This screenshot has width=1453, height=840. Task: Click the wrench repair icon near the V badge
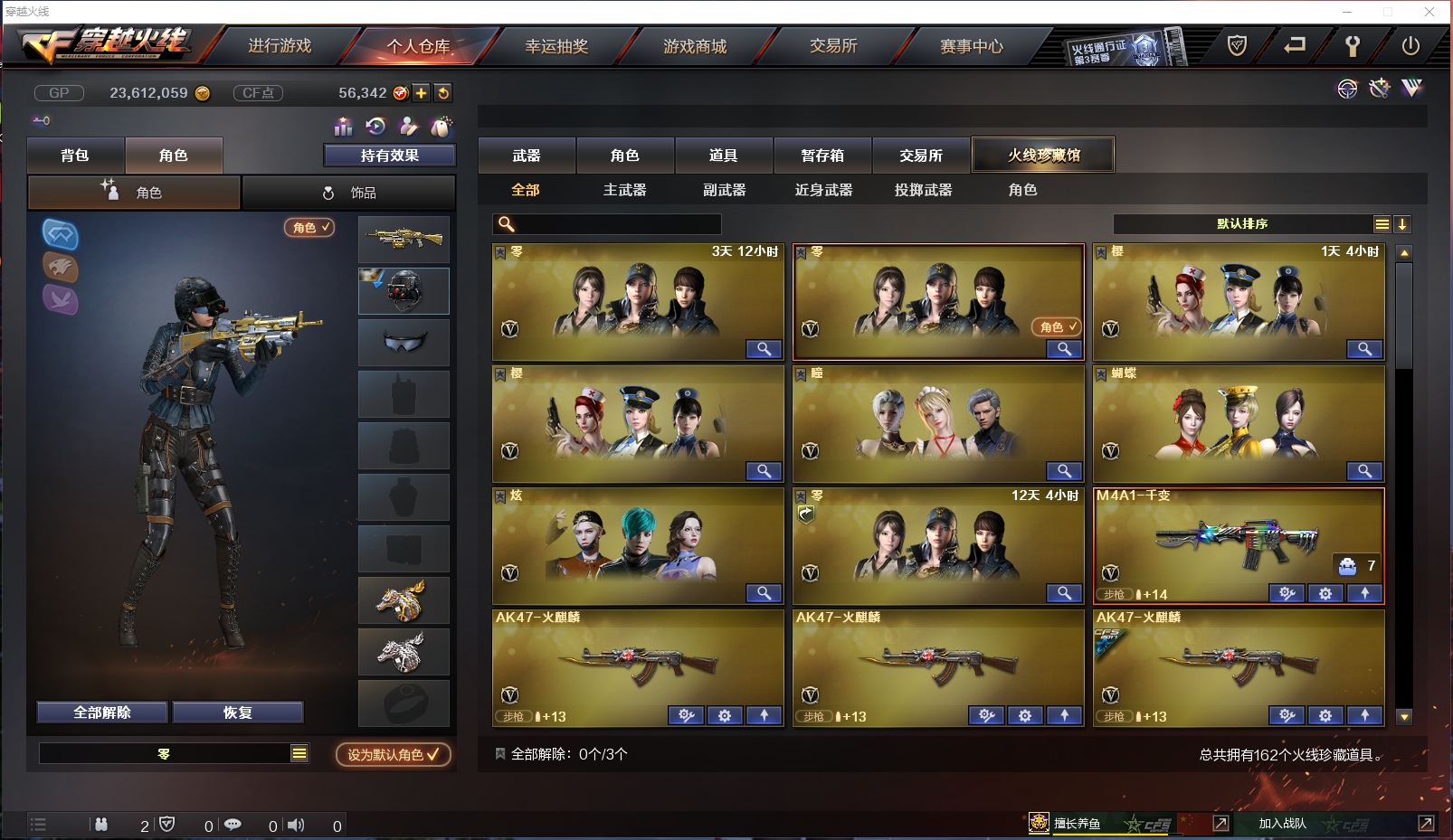click(1380, 89)
